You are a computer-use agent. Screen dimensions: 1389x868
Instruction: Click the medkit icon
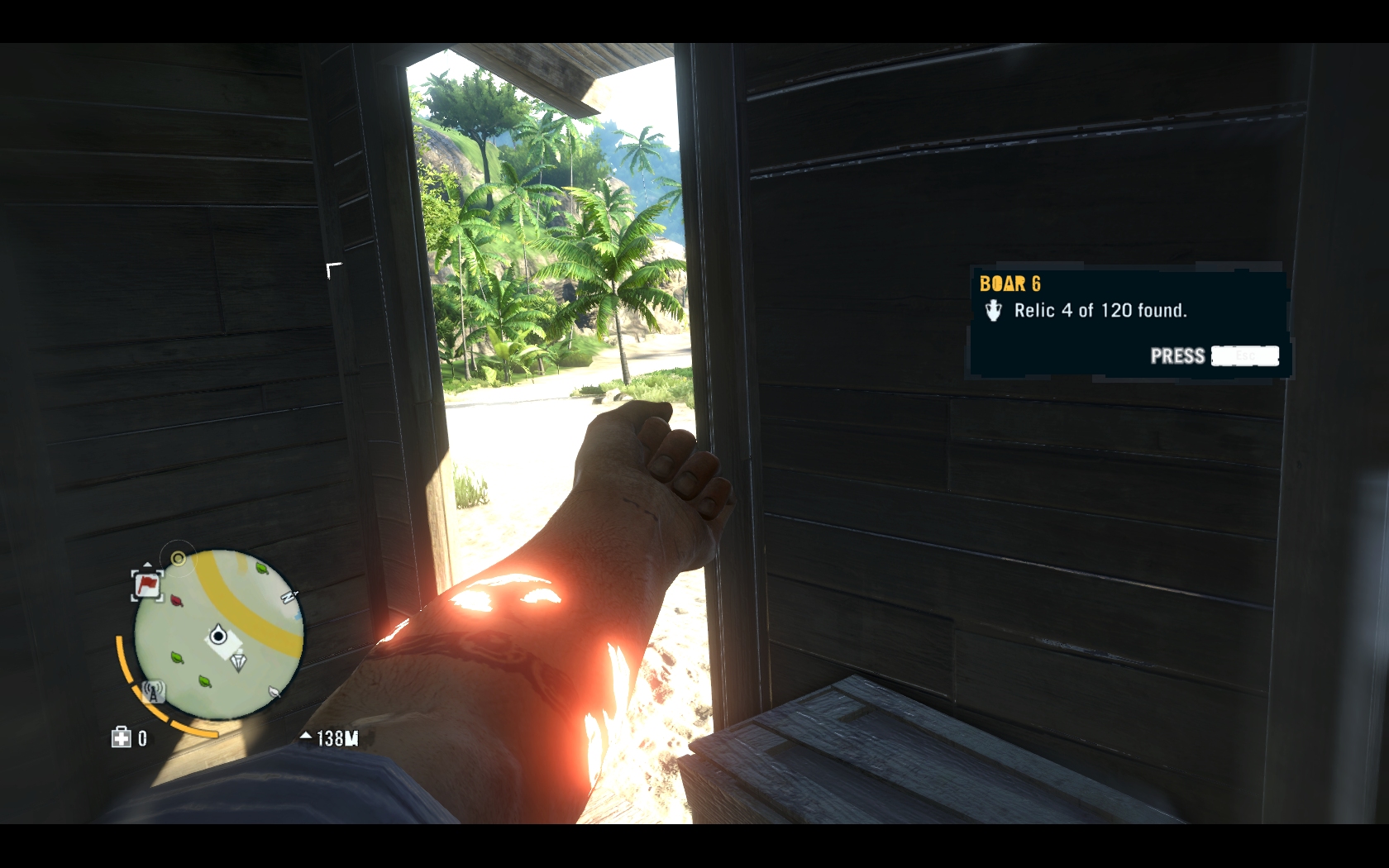coord(122,737)
